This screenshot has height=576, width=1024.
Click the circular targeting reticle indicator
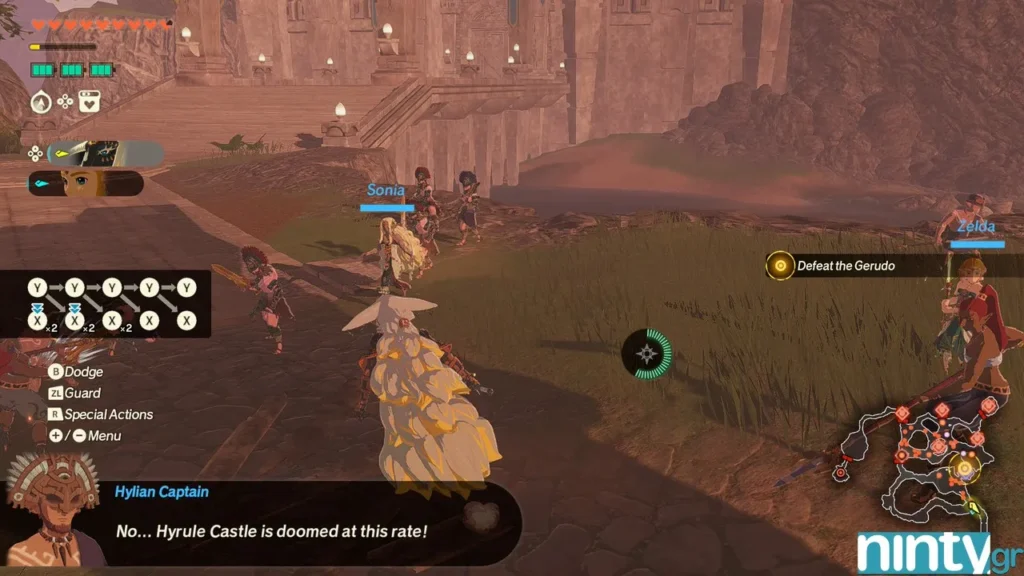coord(648,353)
